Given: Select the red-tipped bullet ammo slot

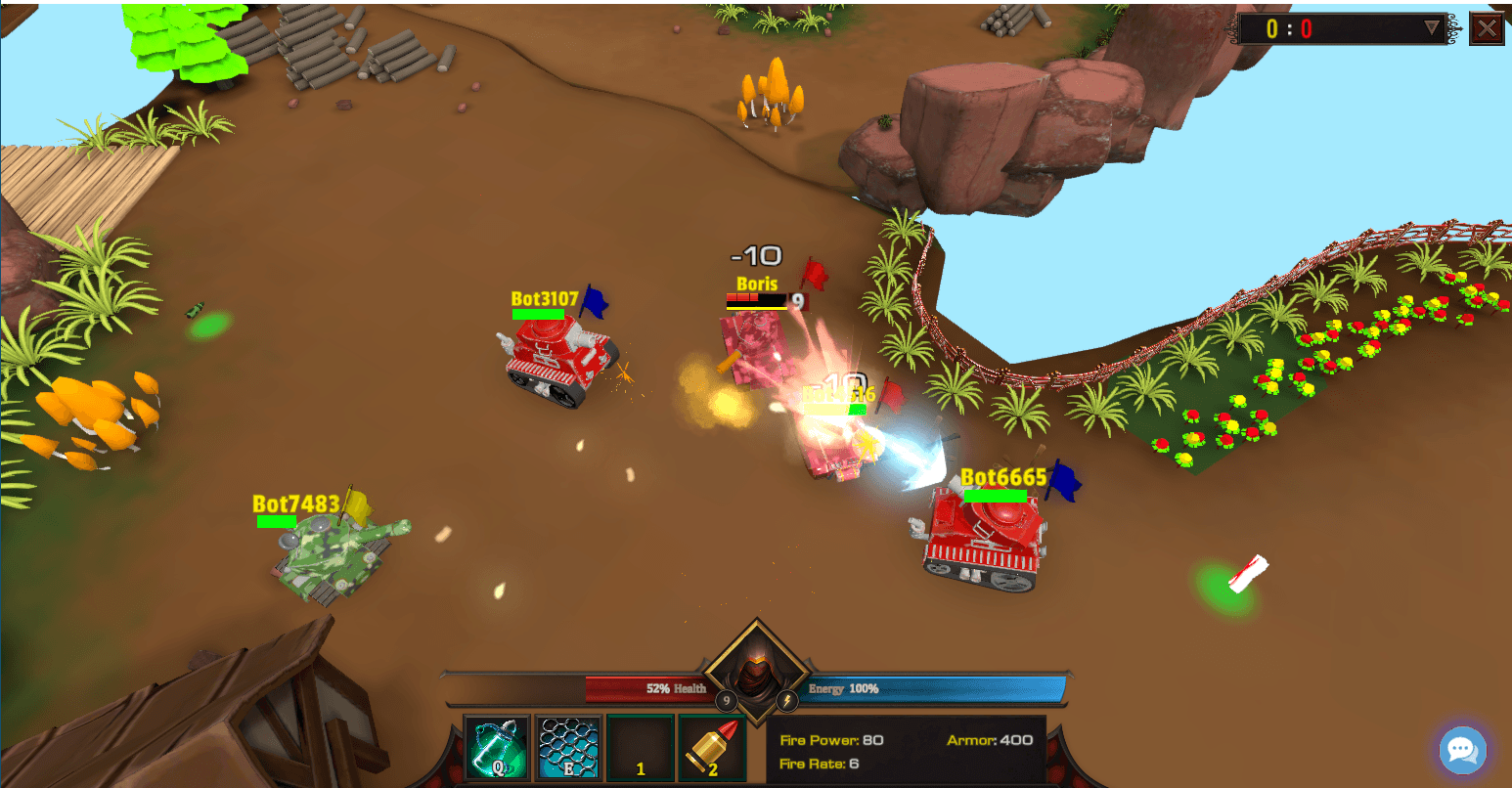Looking at the screenshot, I should (x=711, y=749).
